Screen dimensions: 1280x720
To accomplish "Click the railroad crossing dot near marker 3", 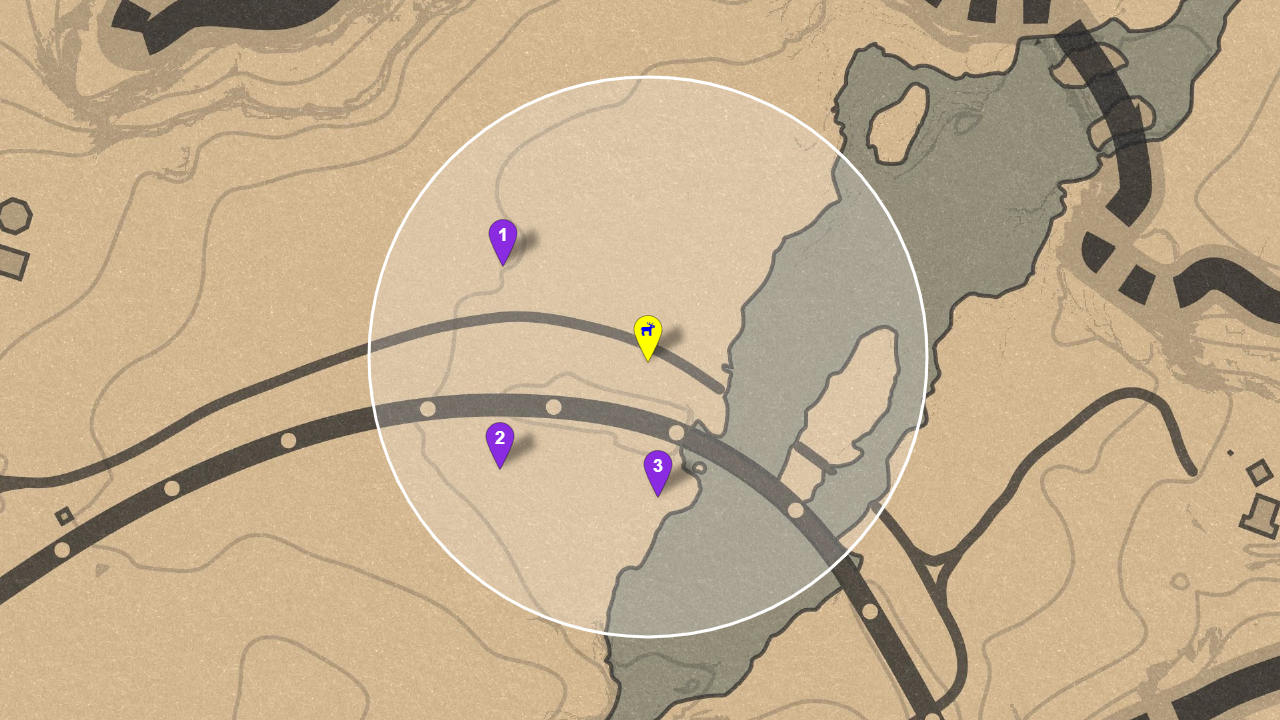I will pyautogui.click(x=677, y=433).
